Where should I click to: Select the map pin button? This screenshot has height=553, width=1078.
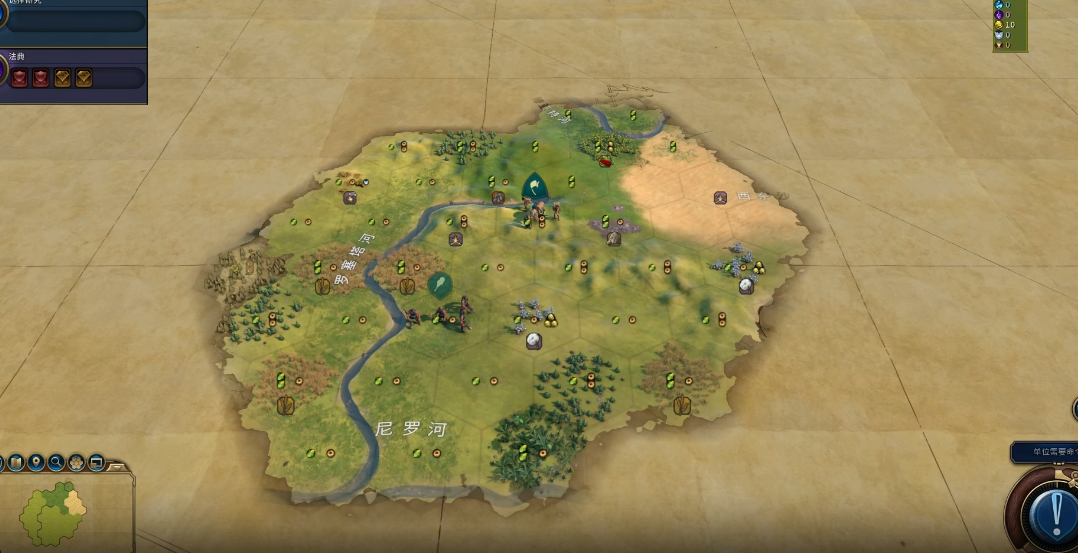36,462
